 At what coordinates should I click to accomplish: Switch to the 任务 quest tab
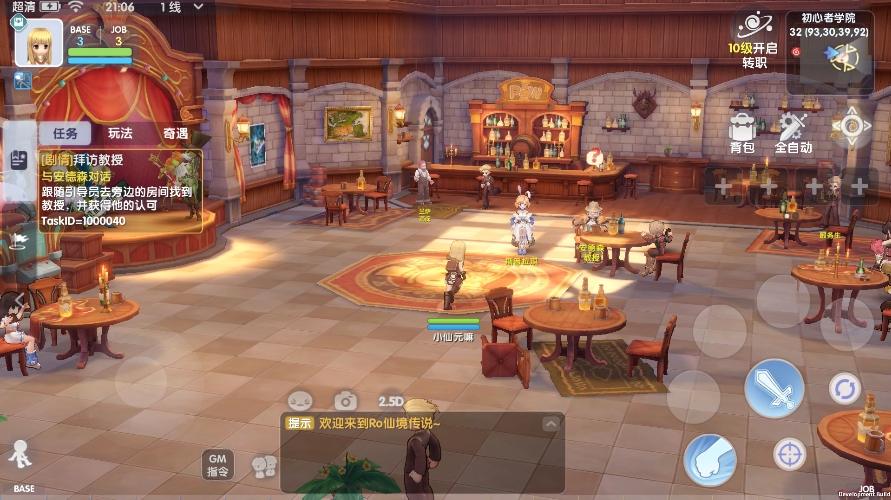click(64, 133)
